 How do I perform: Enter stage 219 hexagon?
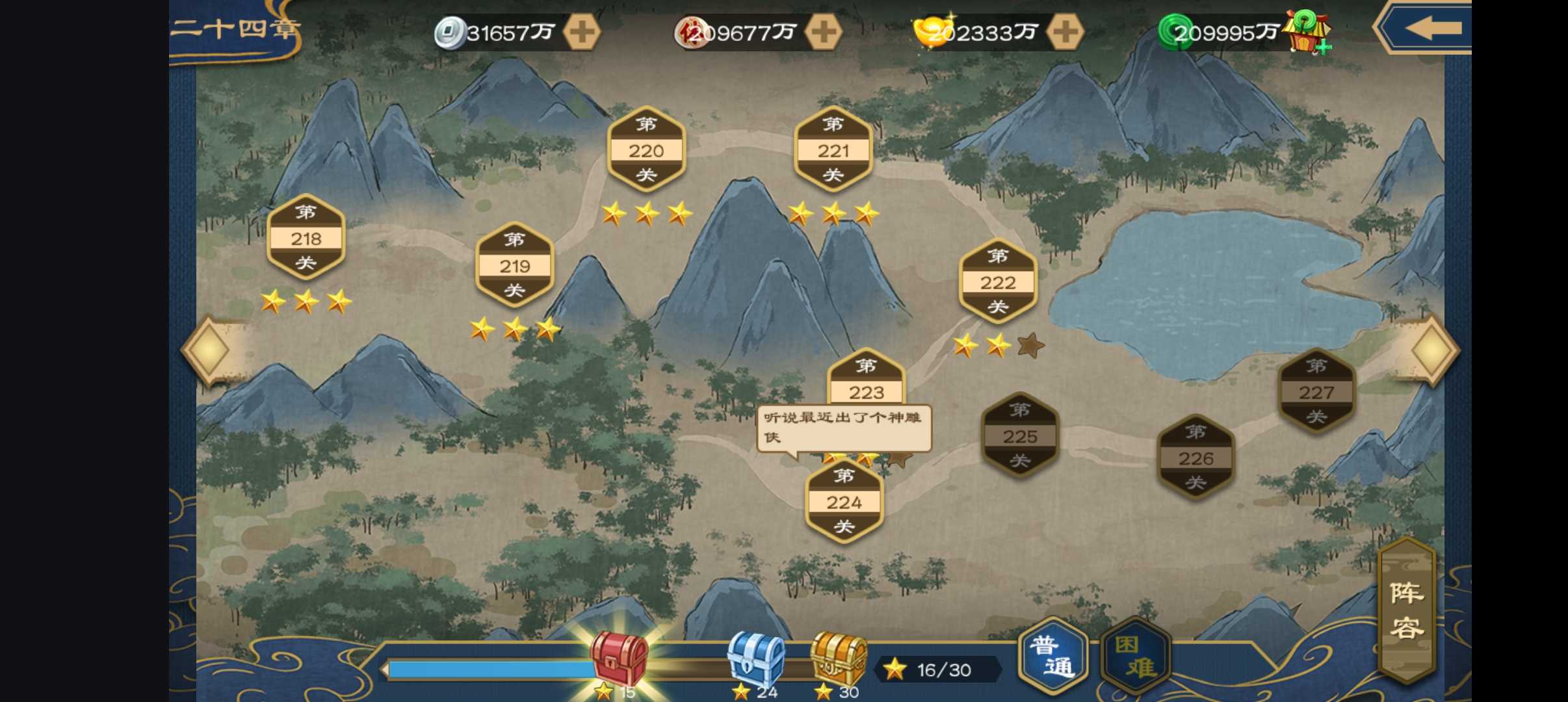[514, 265]
